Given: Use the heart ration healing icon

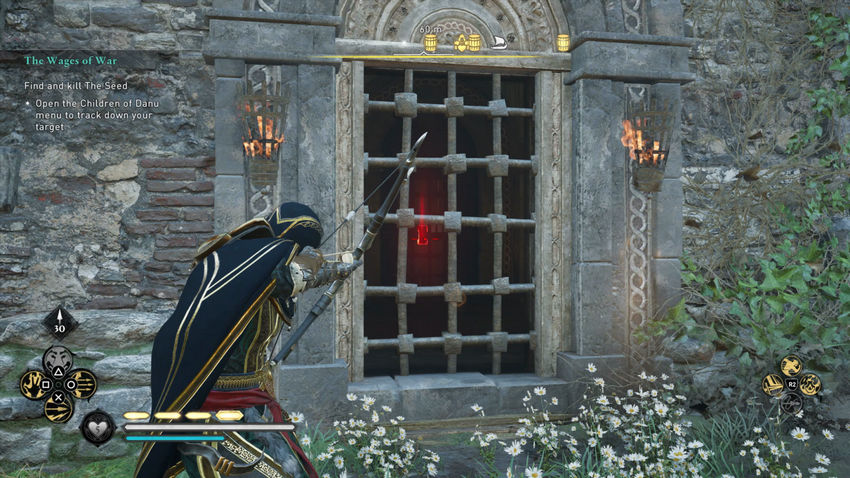Looking at the screenshot, I should pos(97,427).
